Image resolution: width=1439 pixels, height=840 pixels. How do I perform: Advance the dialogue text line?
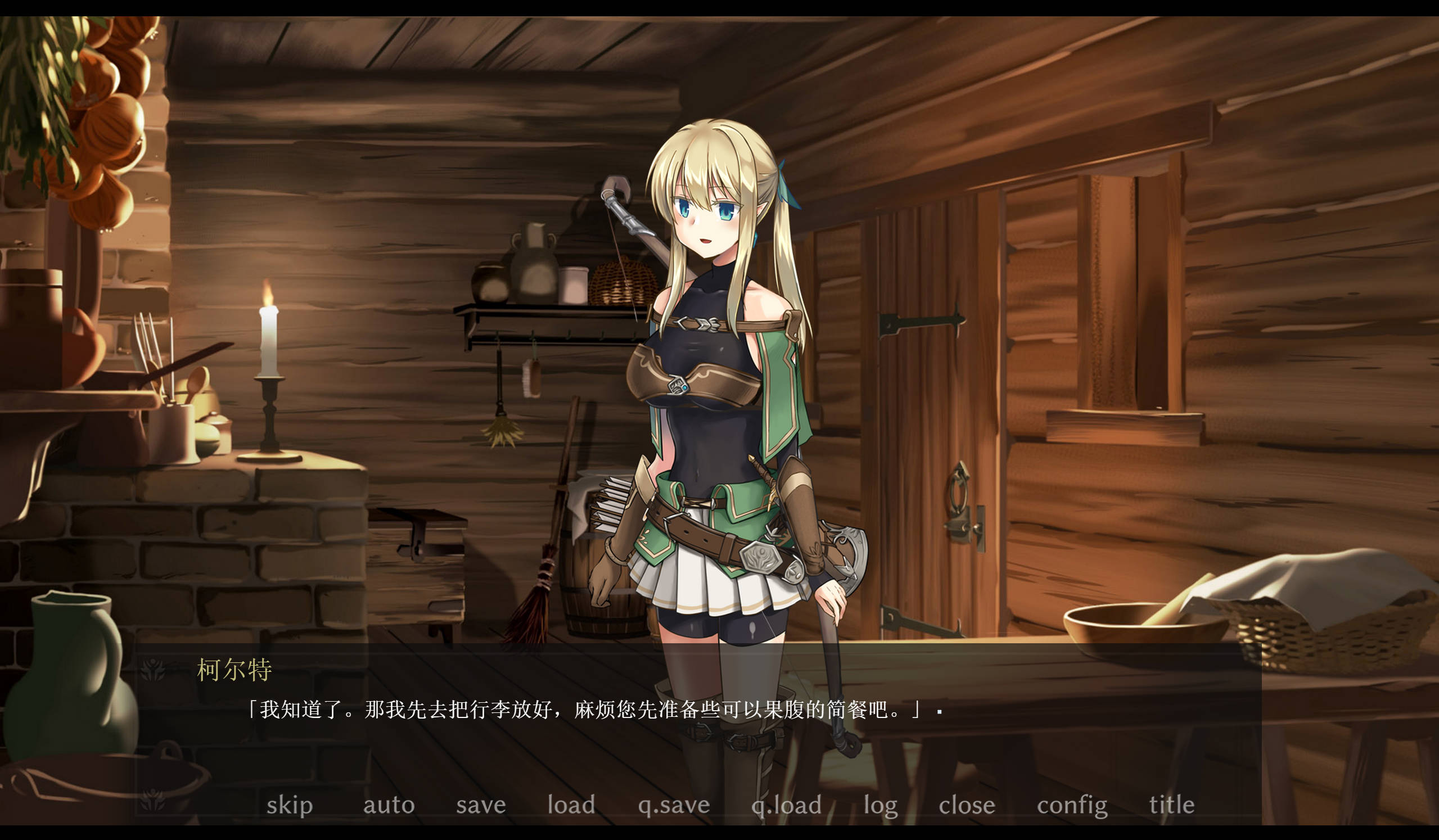tap(583, 710)
